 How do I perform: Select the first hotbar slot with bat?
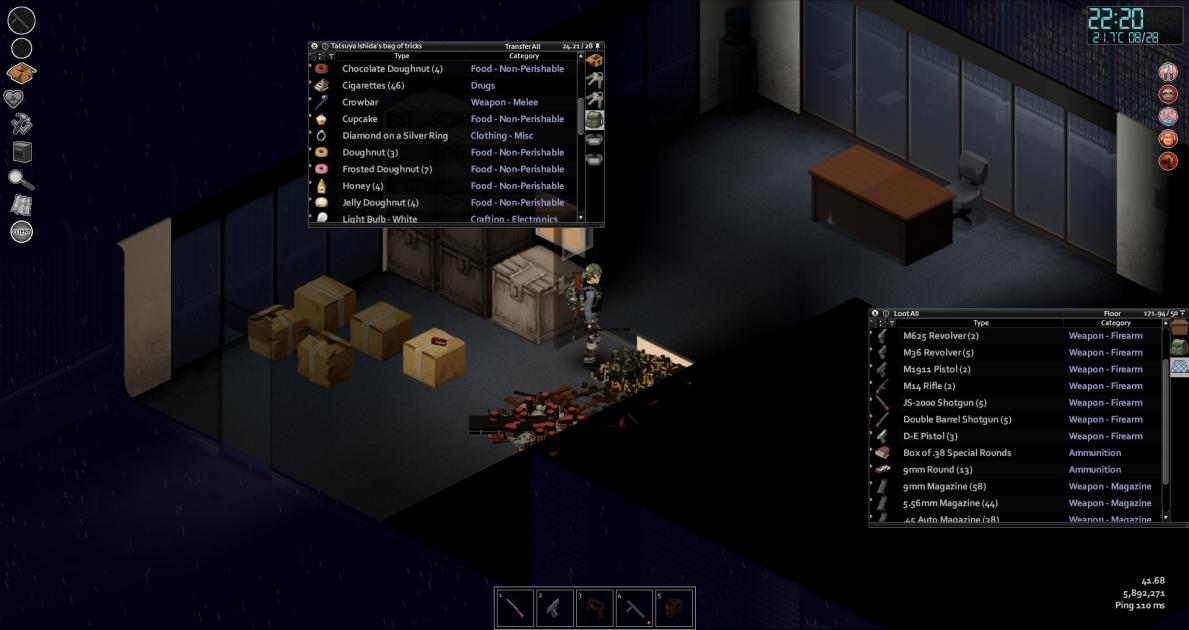click(x=515, y=608)
